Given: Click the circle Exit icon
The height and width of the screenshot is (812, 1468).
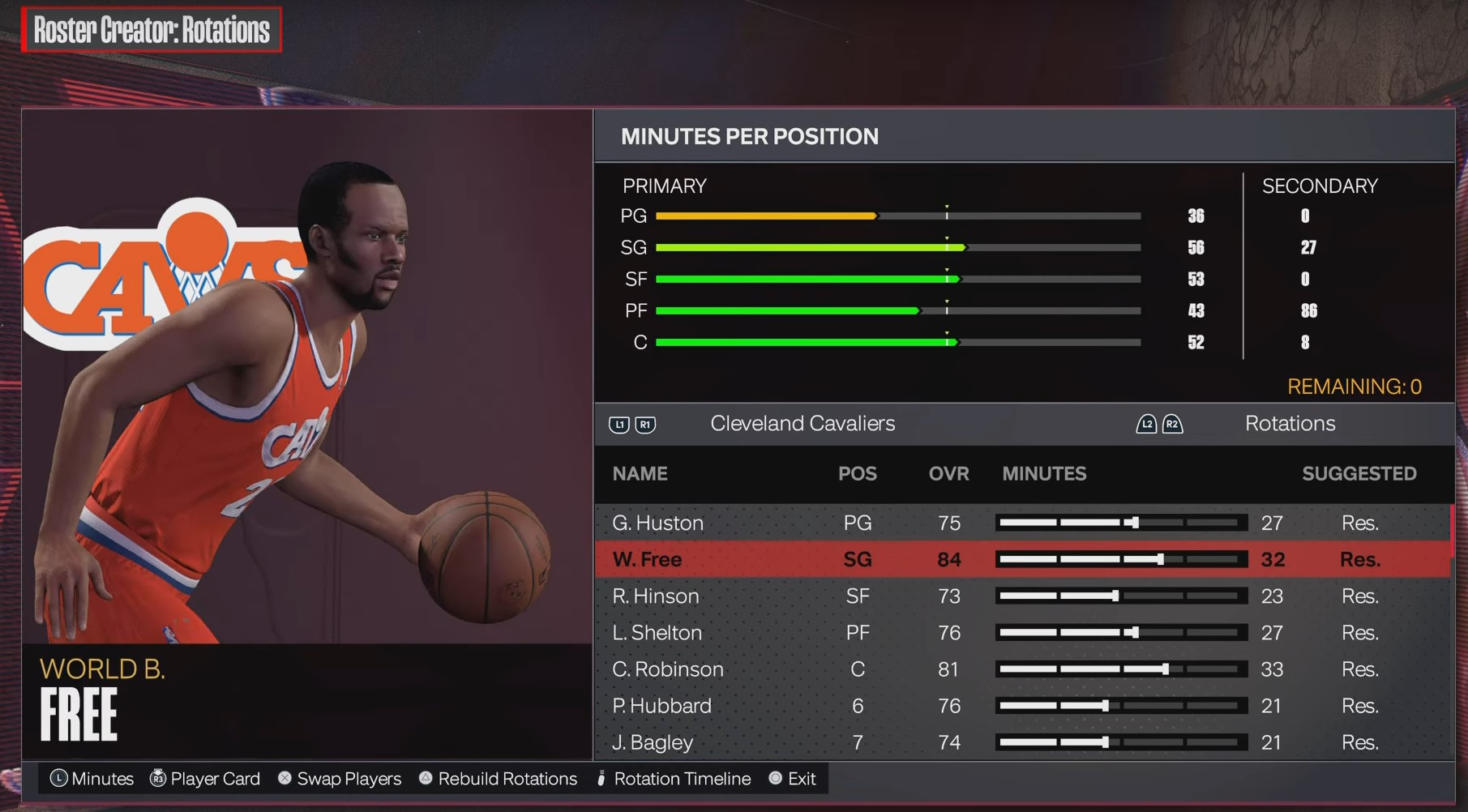Looking at the screenshot, I should [x=776, y=778].
